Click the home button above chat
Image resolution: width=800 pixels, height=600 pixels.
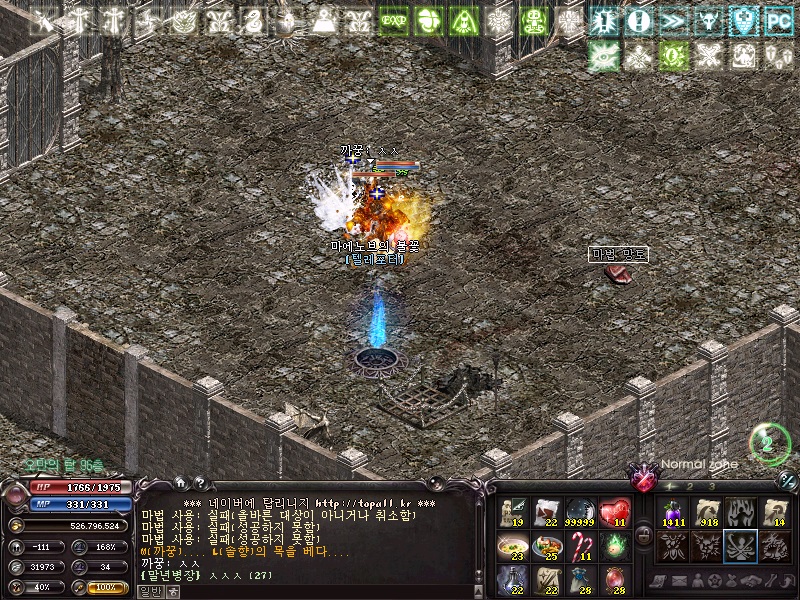tap(180, 482)
